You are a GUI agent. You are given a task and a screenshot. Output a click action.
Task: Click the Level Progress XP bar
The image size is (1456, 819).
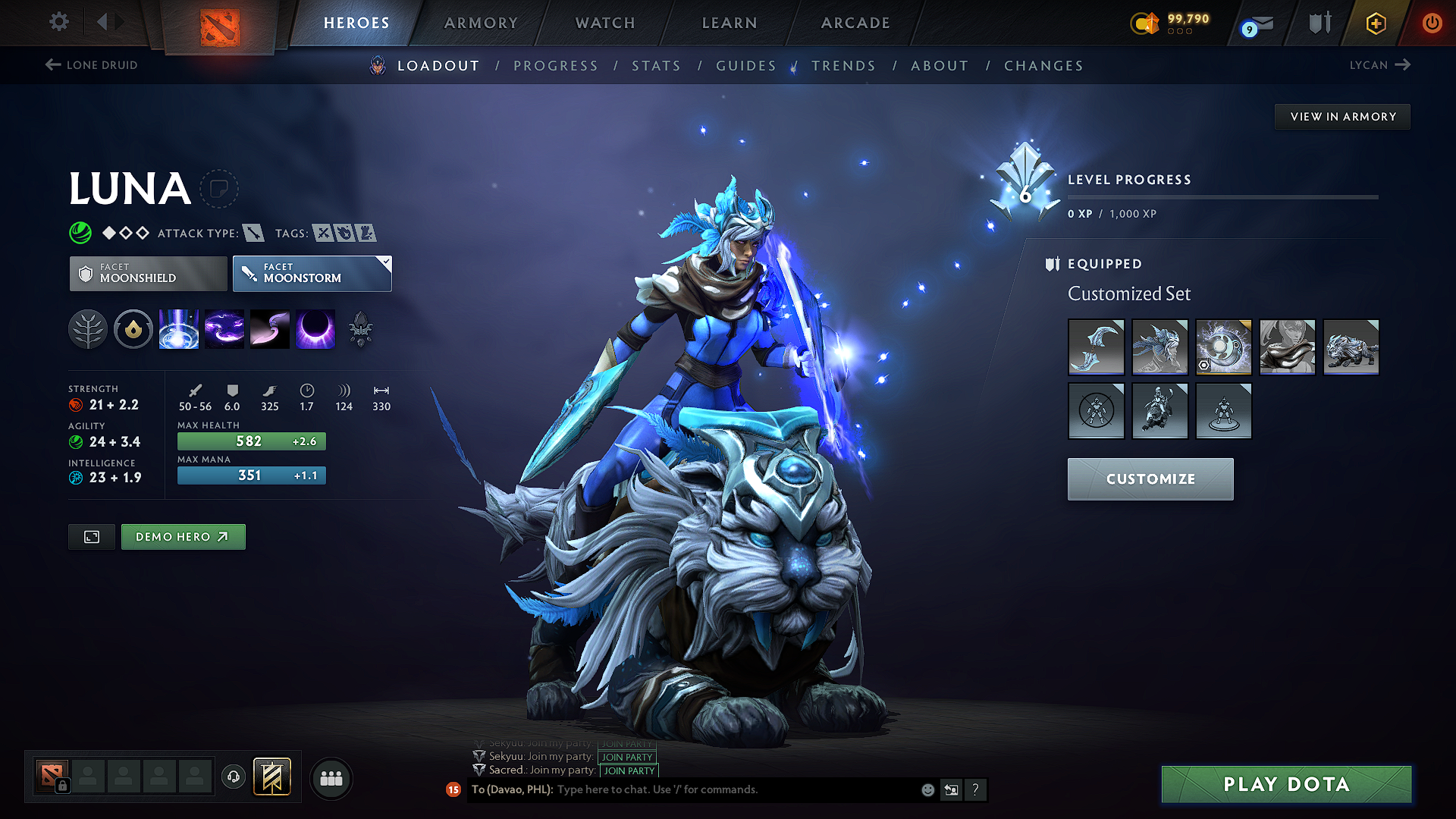(x=1222, y=197)
